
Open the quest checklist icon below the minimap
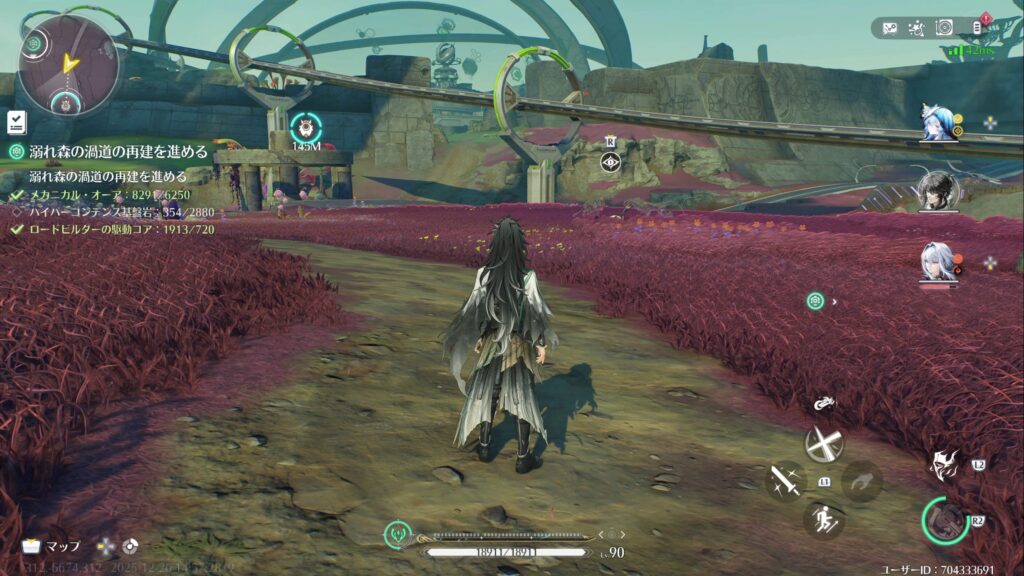coord(16,122)
